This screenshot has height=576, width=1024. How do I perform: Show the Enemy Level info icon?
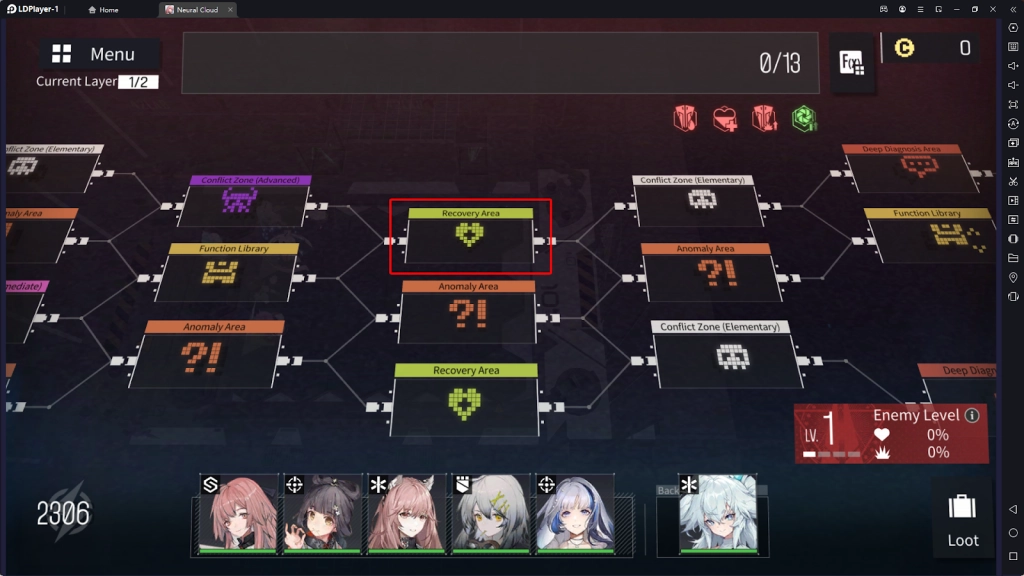point(972,415)
